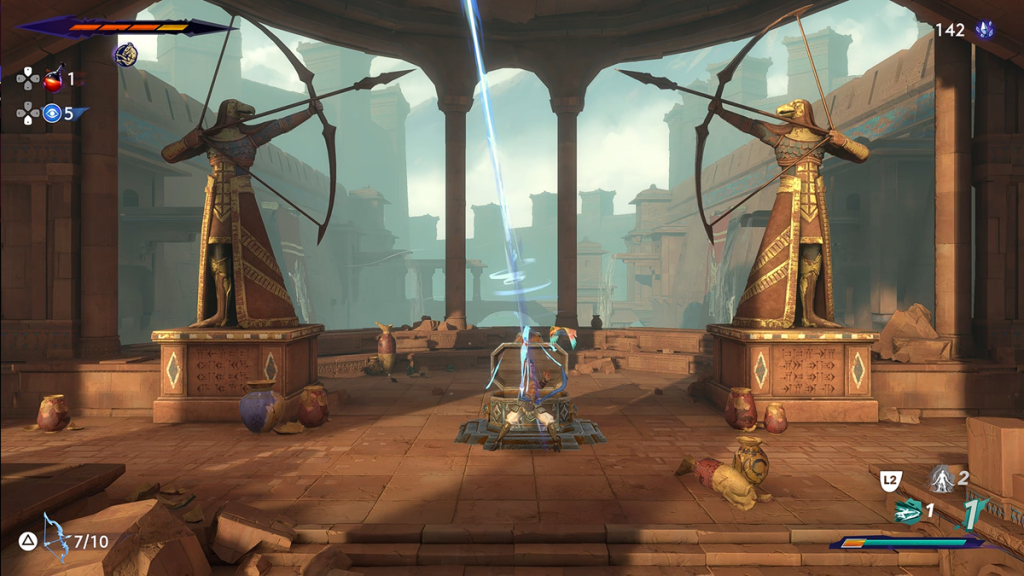Select the blue eye memory shard icon

(x=52, y=112)
